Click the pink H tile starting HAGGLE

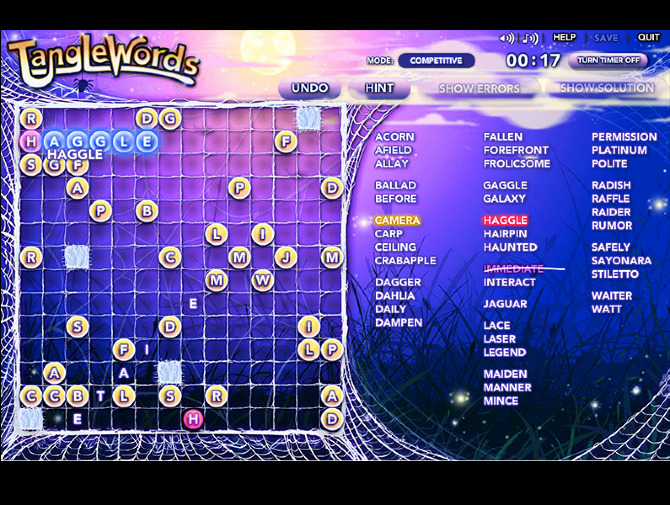(30, 141)
